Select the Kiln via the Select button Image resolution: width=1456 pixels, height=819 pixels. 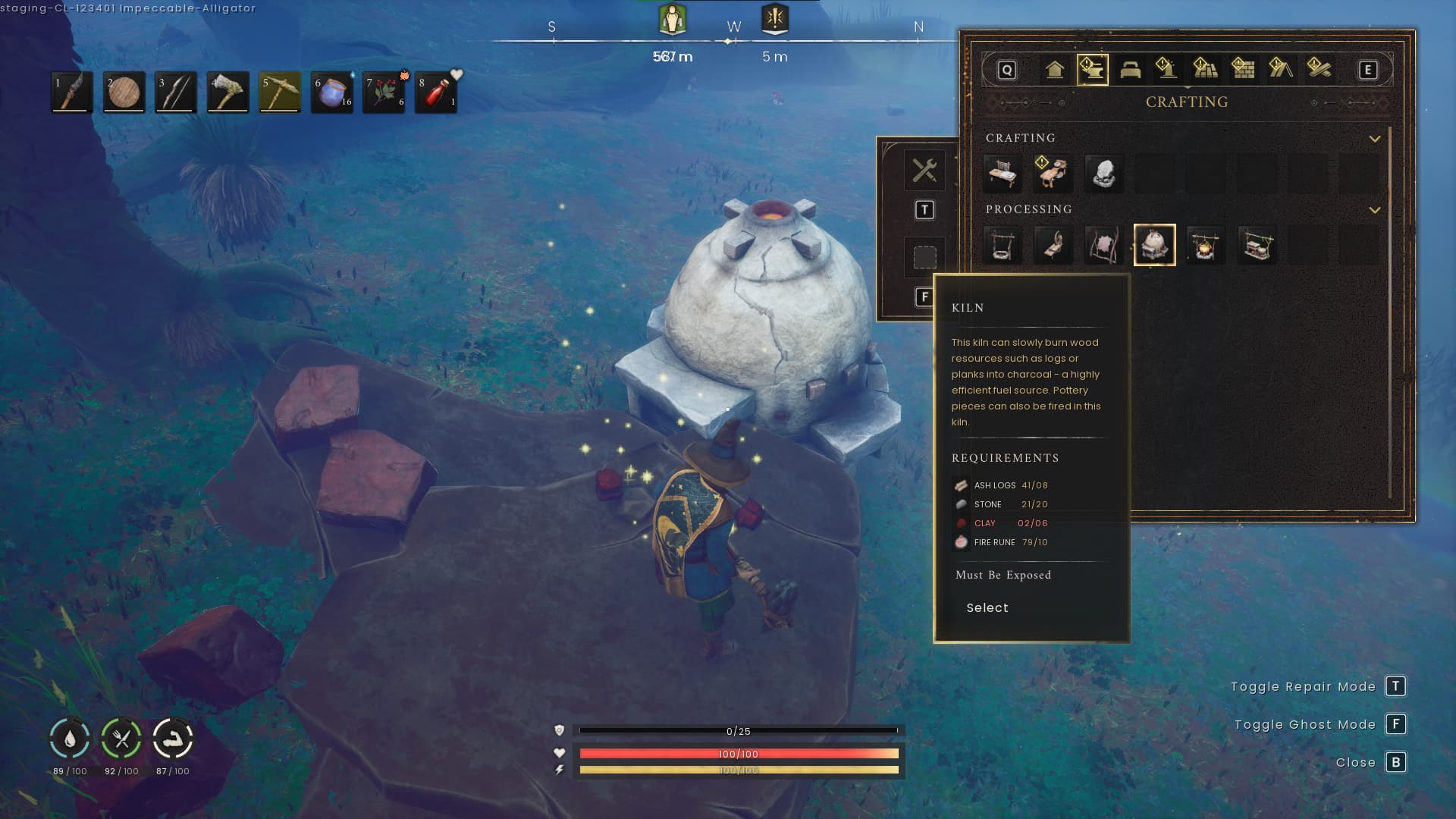[987, 608]
